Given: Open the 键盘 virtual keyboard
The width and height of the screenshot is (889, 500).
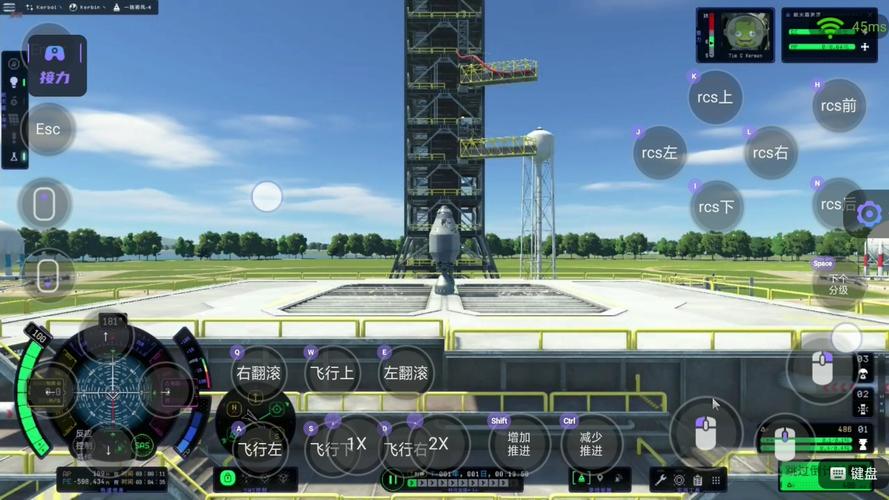Looking at the screenshot, I should click(x=853, y=473).
